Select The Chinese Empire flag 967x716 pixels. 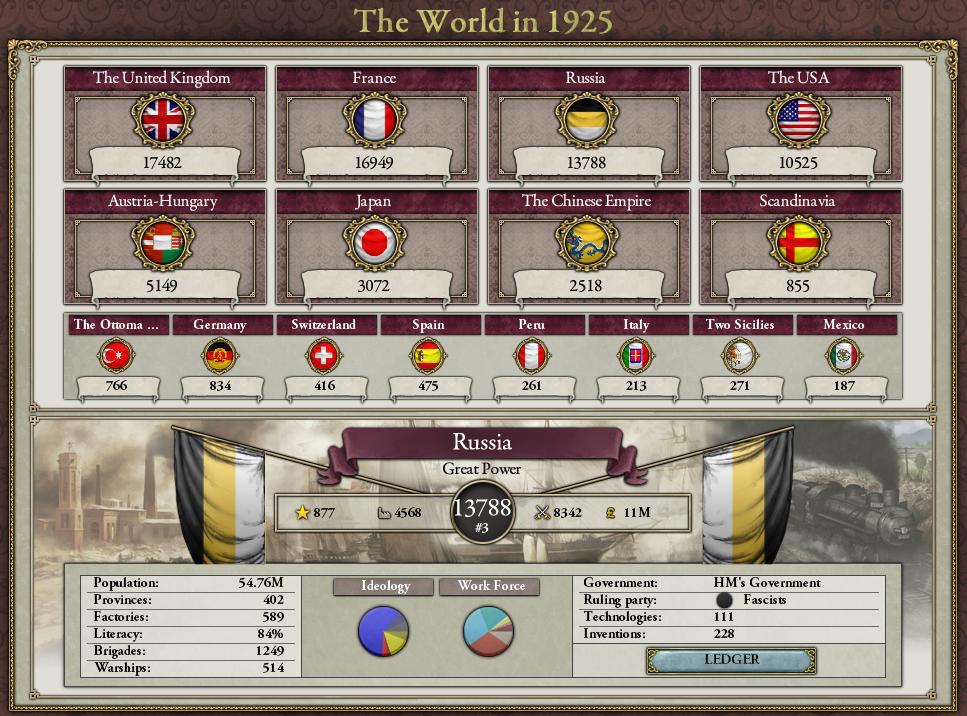click(x=585, y=244)
